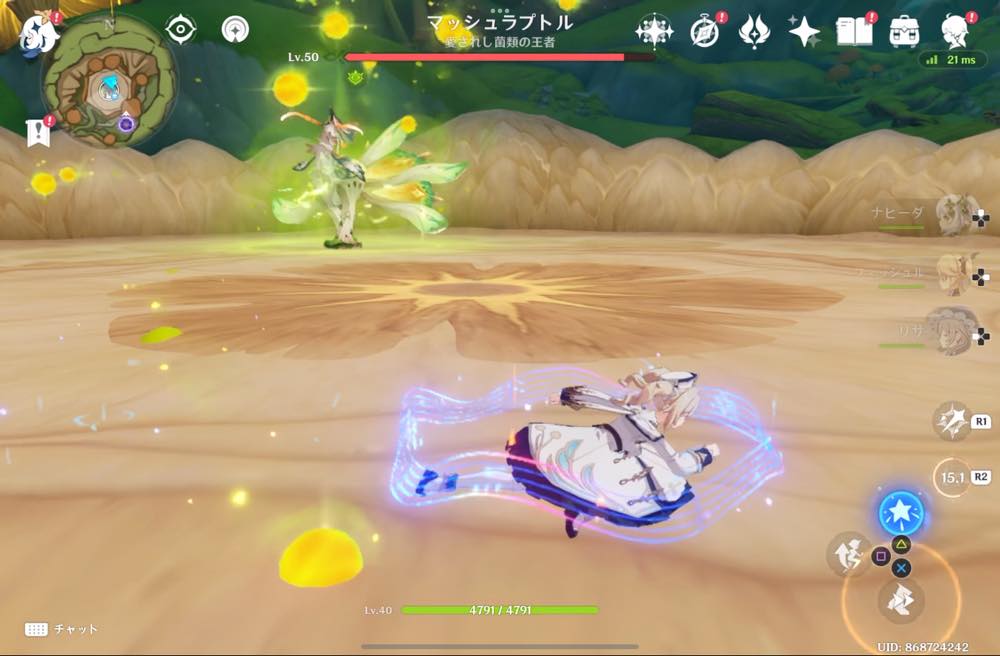Image resolution: width=1000 pixels, height=656 pixels.
Task: Tap the glowing blue star attack button
Action: (901, 514)
